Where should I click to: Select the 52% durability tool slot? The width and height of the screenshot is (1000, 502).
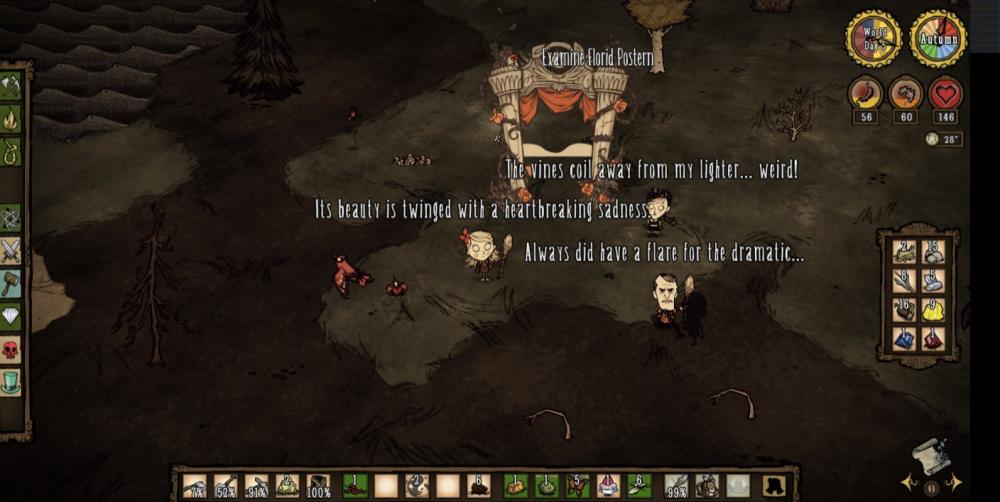(x=226, y=486)
